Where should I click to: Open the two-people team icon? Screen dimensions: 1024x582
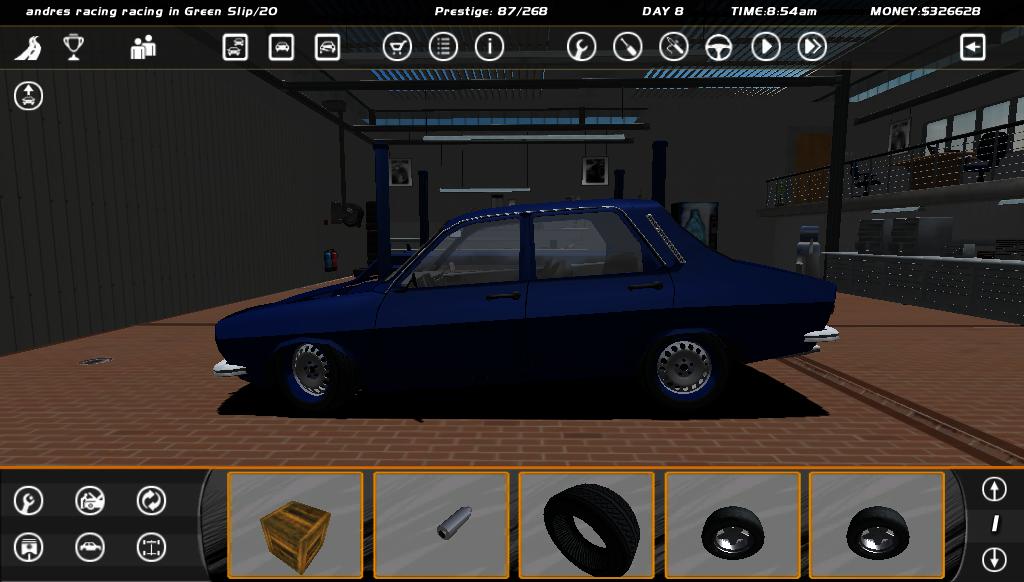coord(143,47)
